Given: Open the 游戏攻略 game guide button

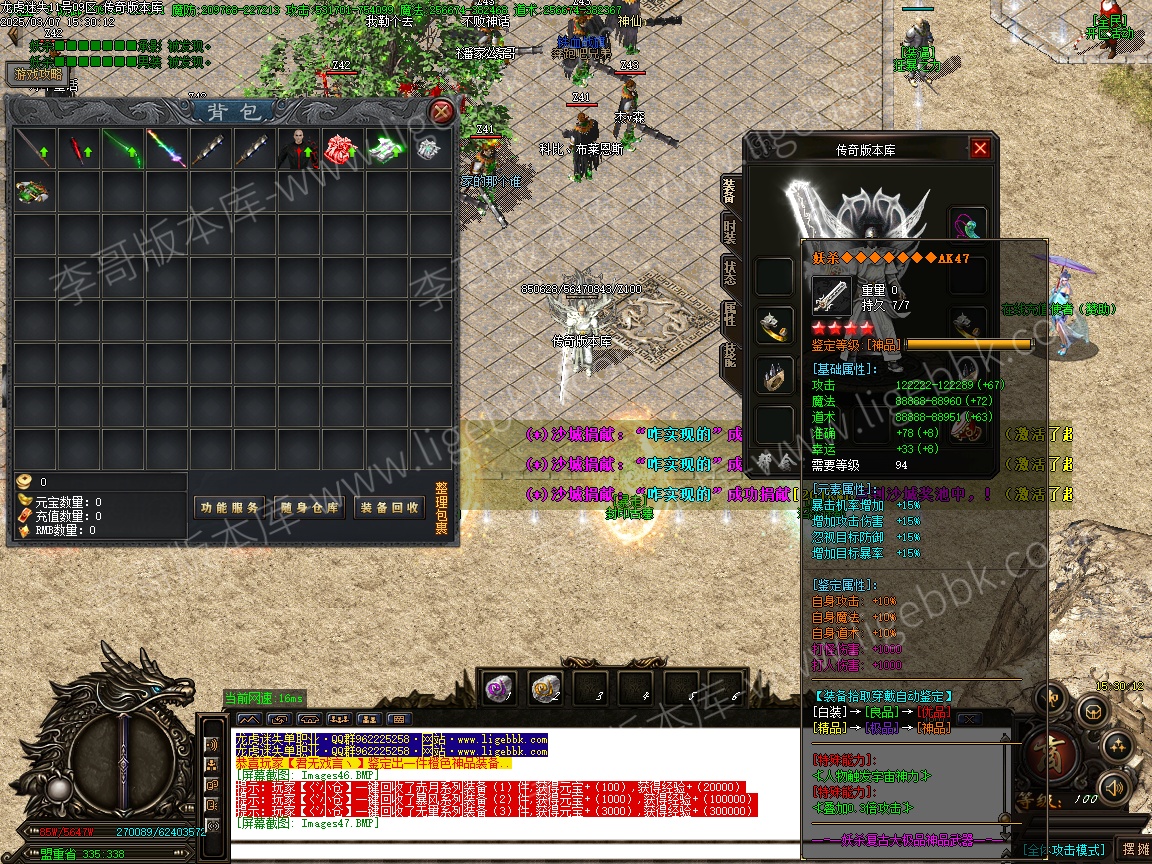Looking at the screenshot, I should [37, 74].
